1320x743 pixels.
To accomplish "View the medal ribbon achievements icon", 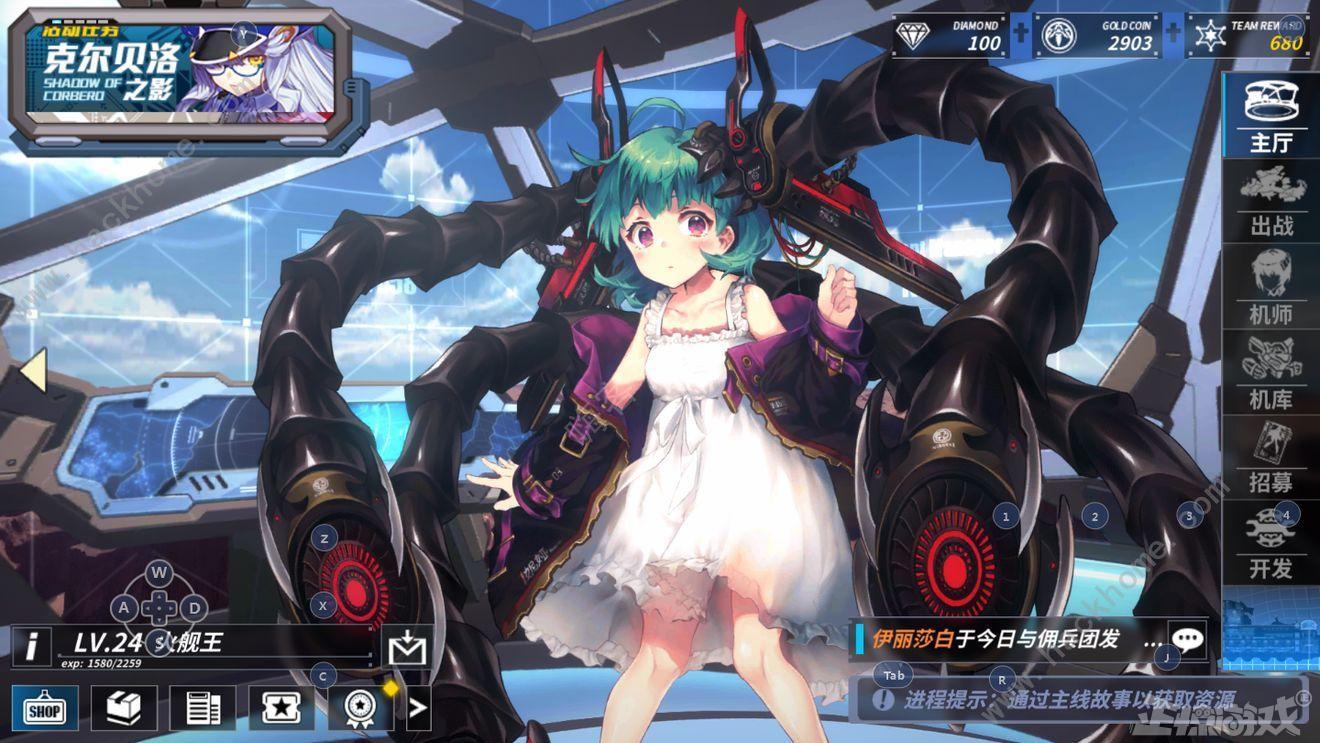I will click(360, 709).
